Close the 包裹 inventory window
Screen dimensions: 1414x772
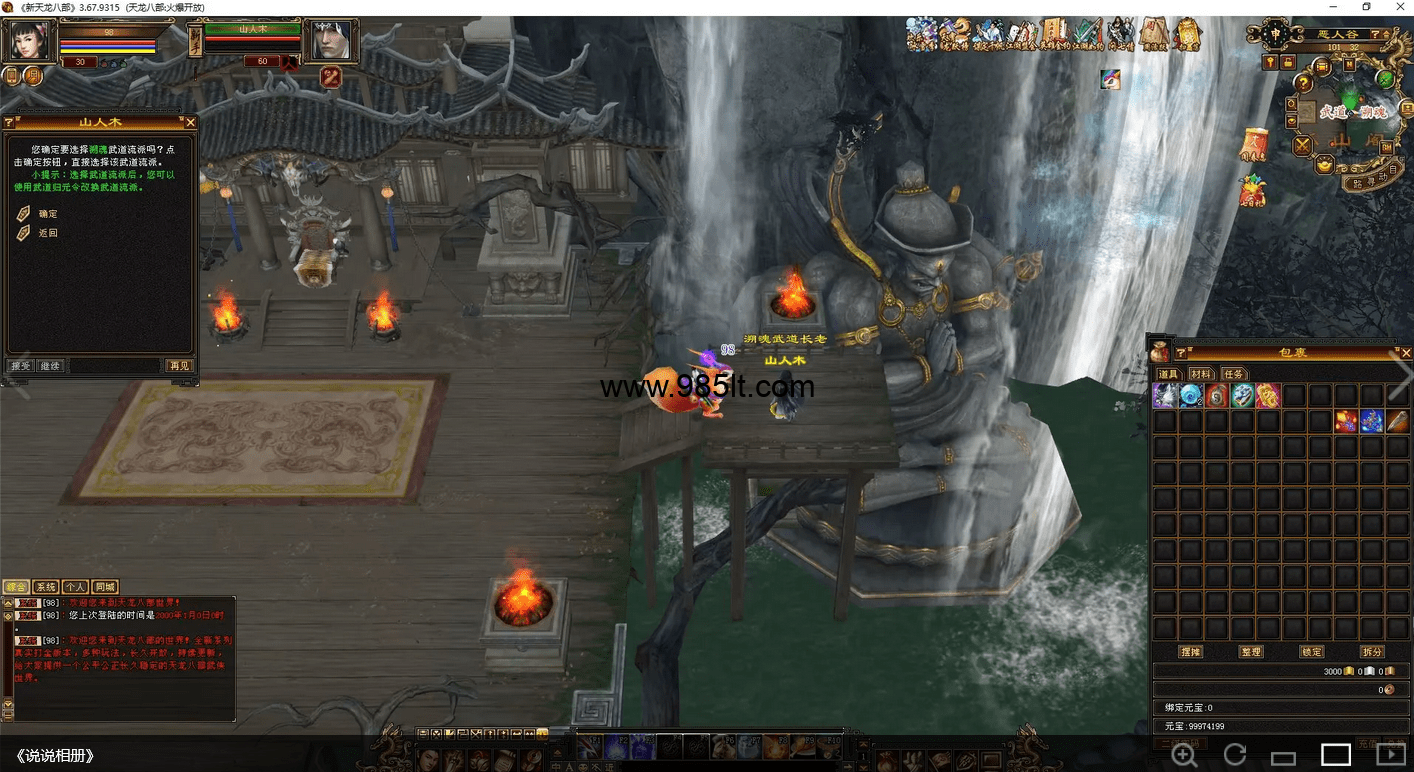[x=1406, y=353]
